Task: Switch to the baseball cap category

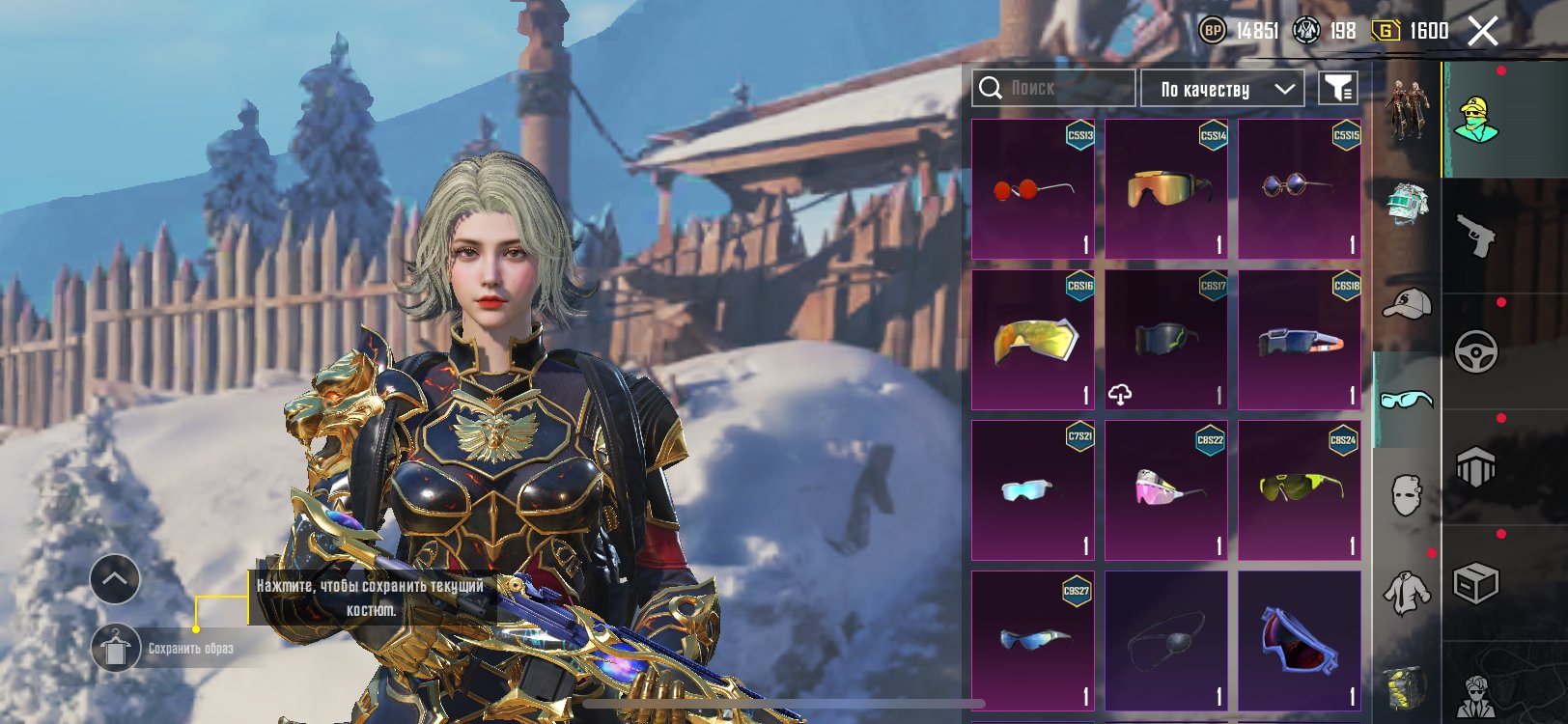Action: tap(1407, 303)
